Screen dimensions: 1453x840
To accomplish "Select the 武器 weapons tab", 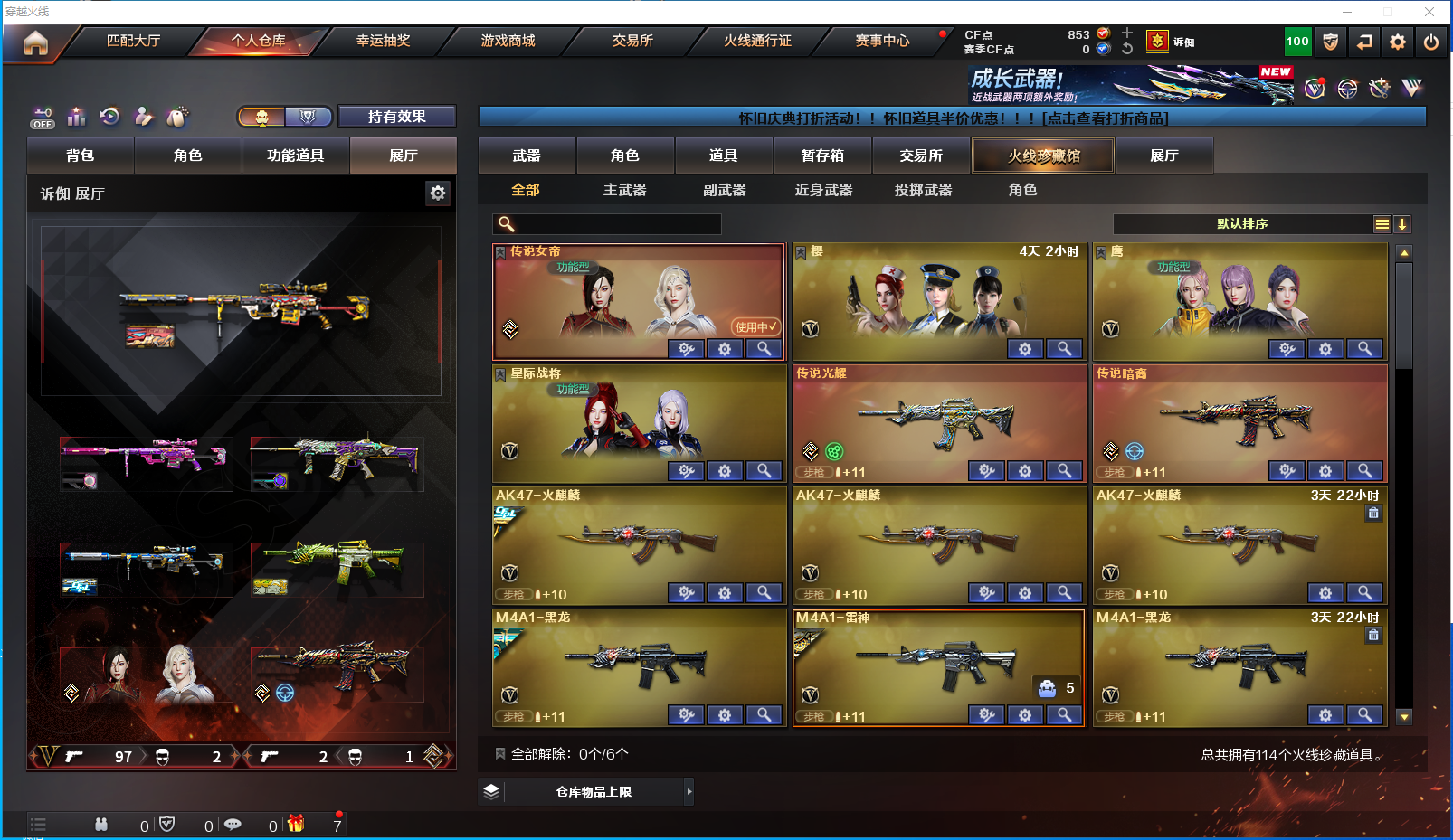I will [527, 156].
